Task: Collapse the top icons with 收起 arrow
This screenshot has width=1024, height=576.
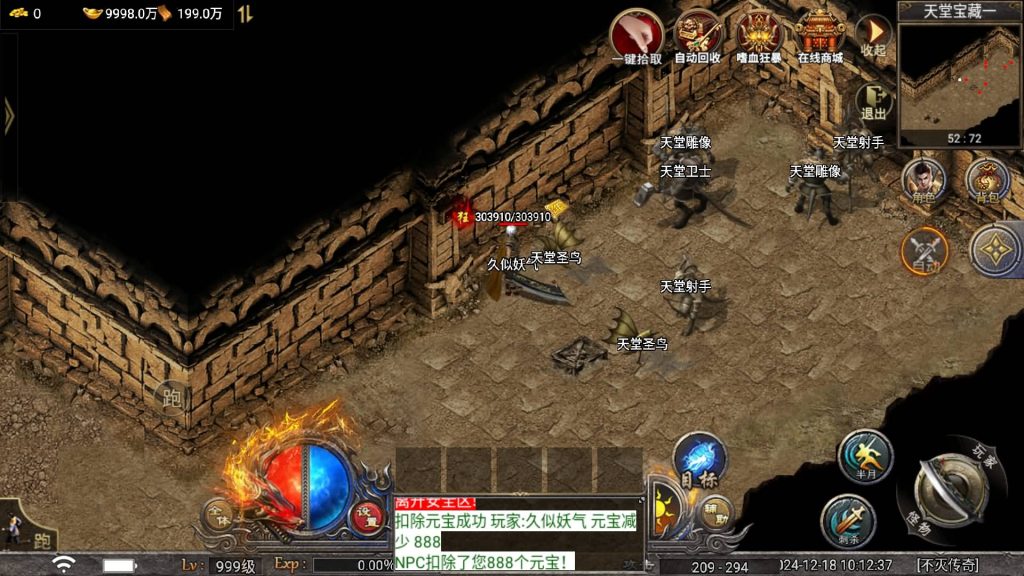Action: 873,35
